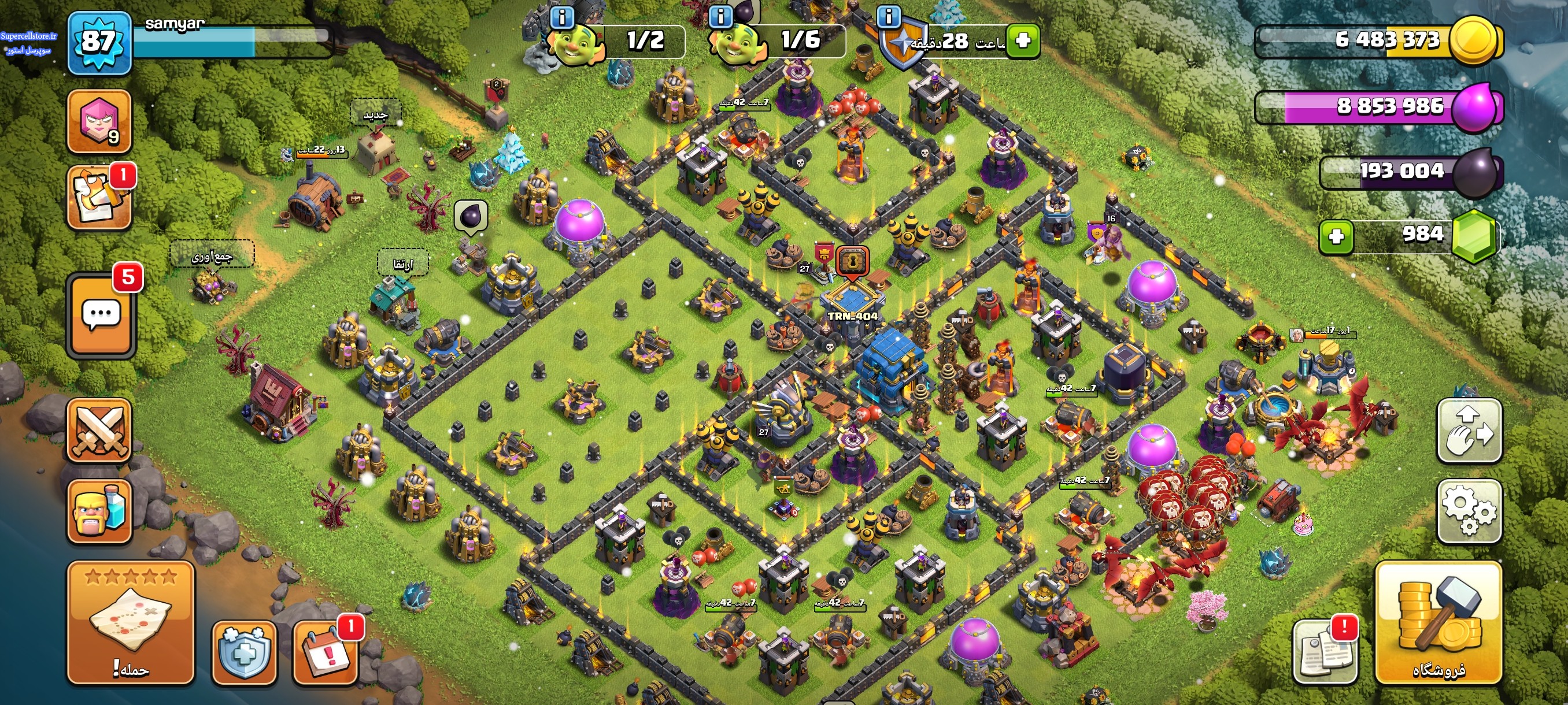This screenshot has height=705, width=1568.
Task: Add gems using the green plus
Action: 1336,236
